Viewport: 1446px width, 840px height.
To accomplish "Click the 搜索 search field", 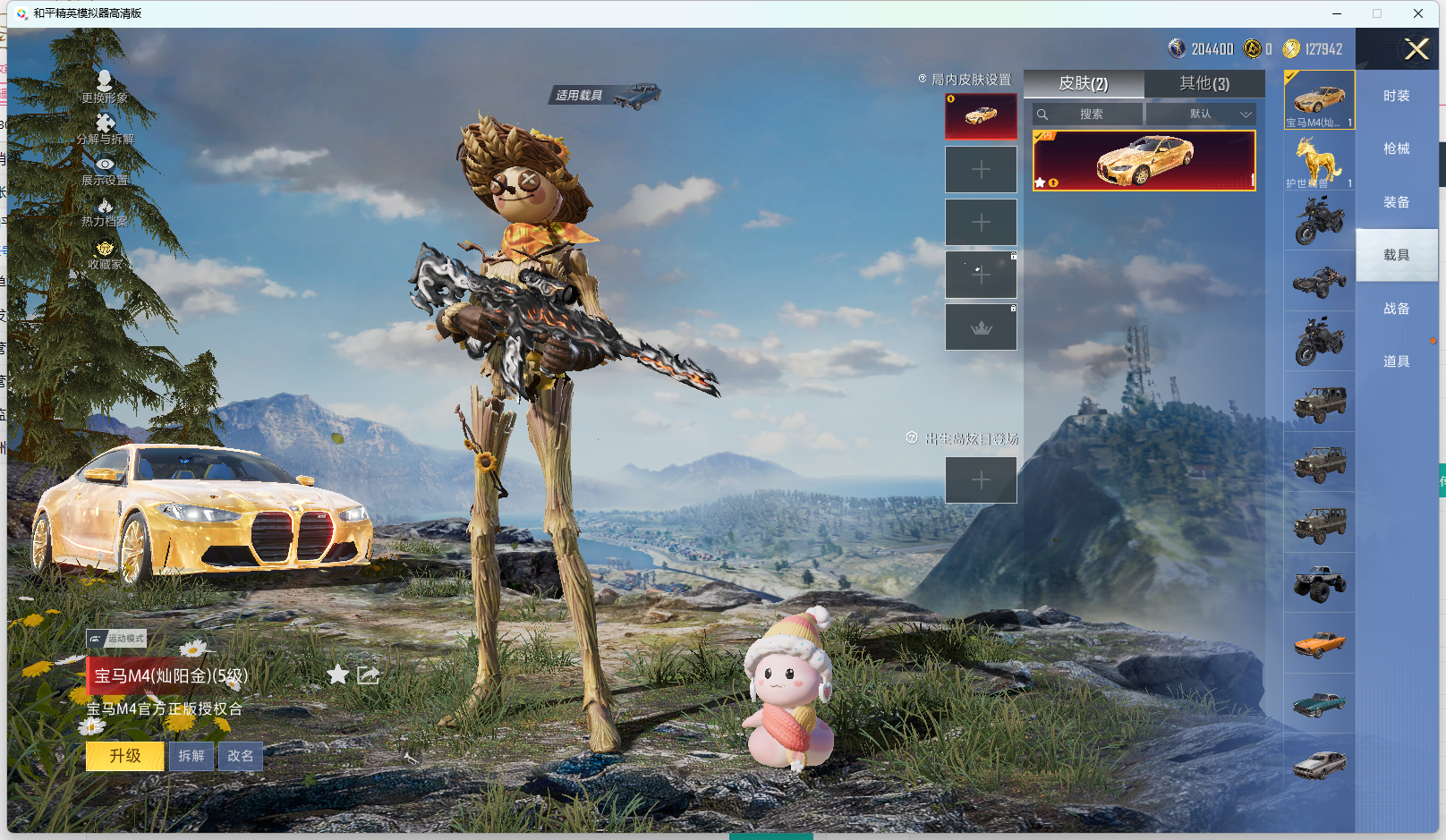I will point(1089,115).
